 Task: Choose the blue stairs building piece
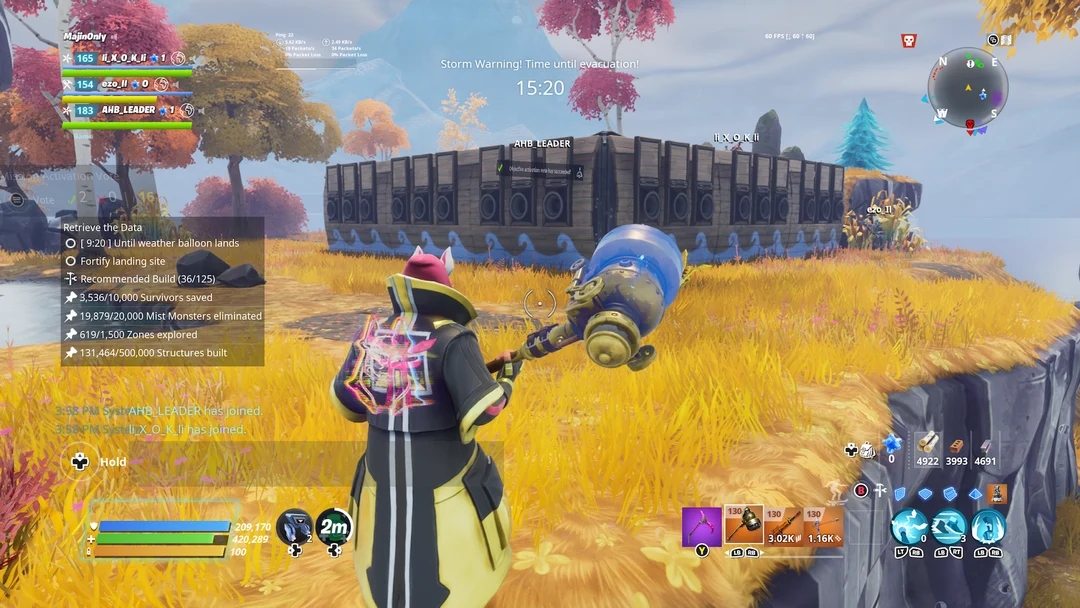(950, 493)
